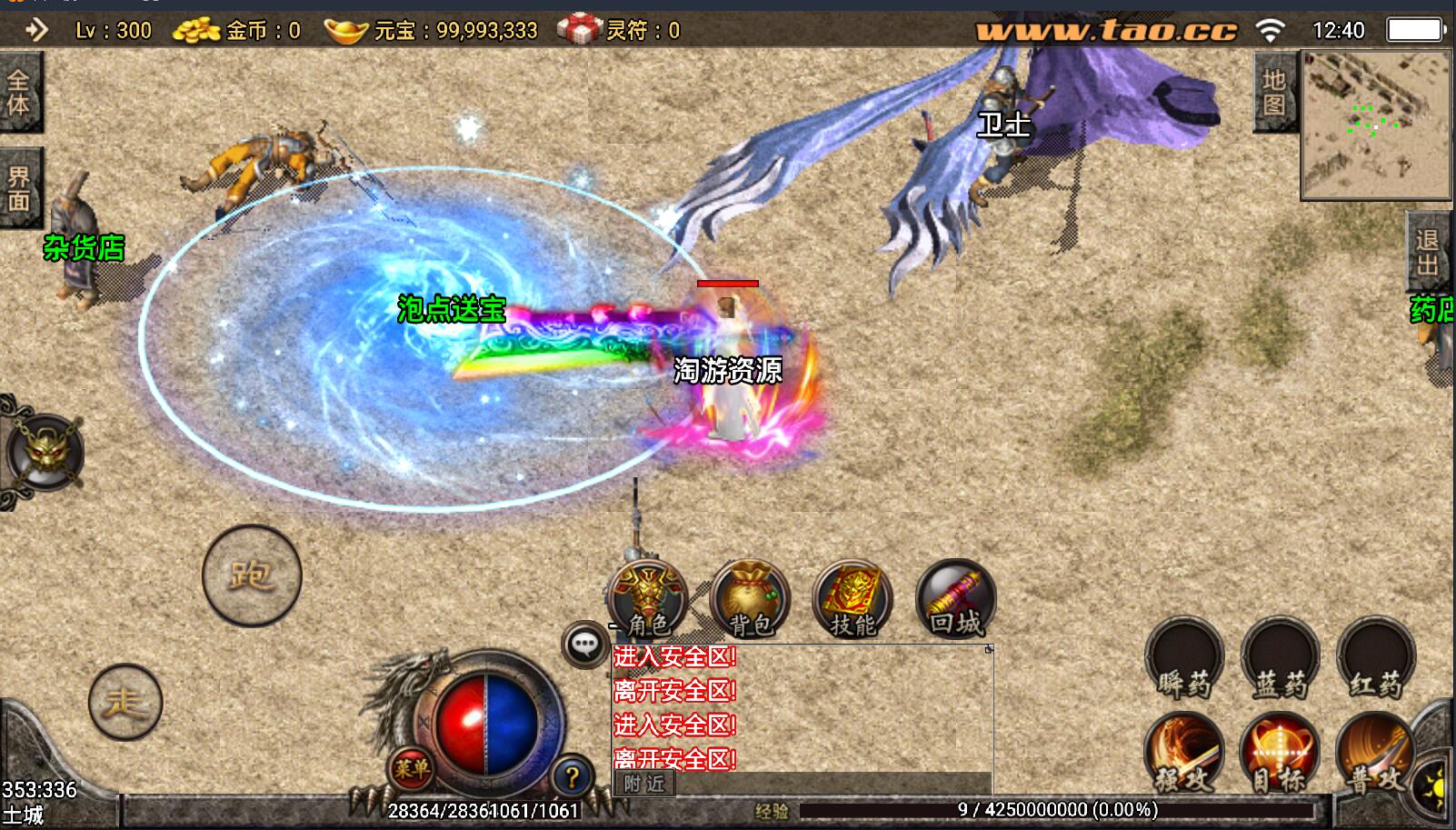Open the 角色 character panel
This screenshot has height=830, width=1456.
click(647, 599)
